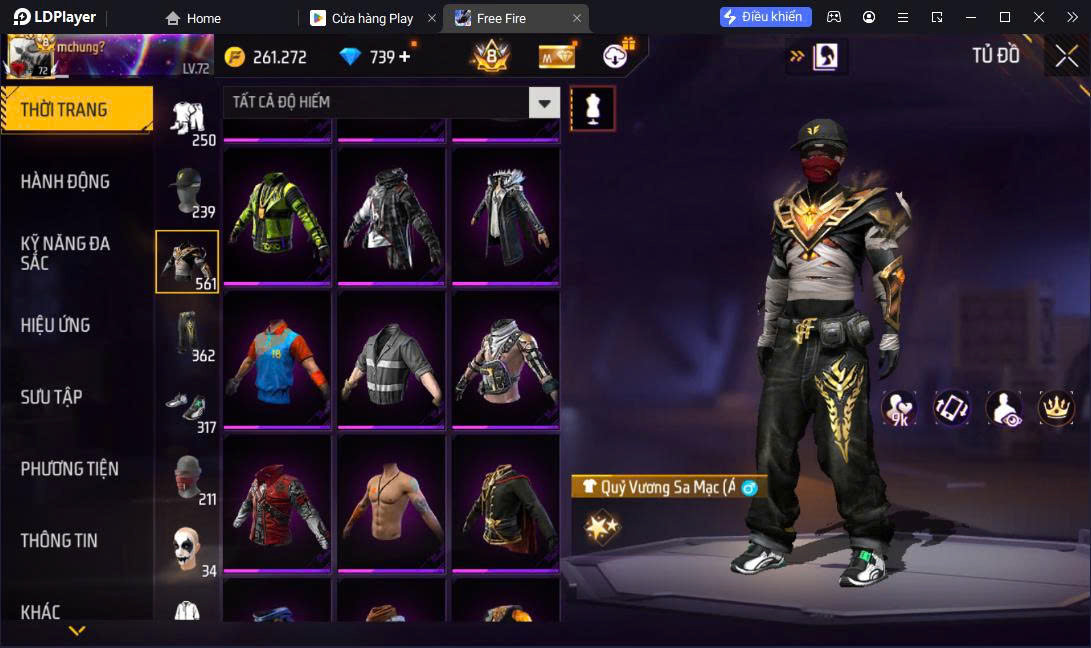Click the gold crown icon button
This screenshot has width=1091, height=648.
(x=1055, y=407)
